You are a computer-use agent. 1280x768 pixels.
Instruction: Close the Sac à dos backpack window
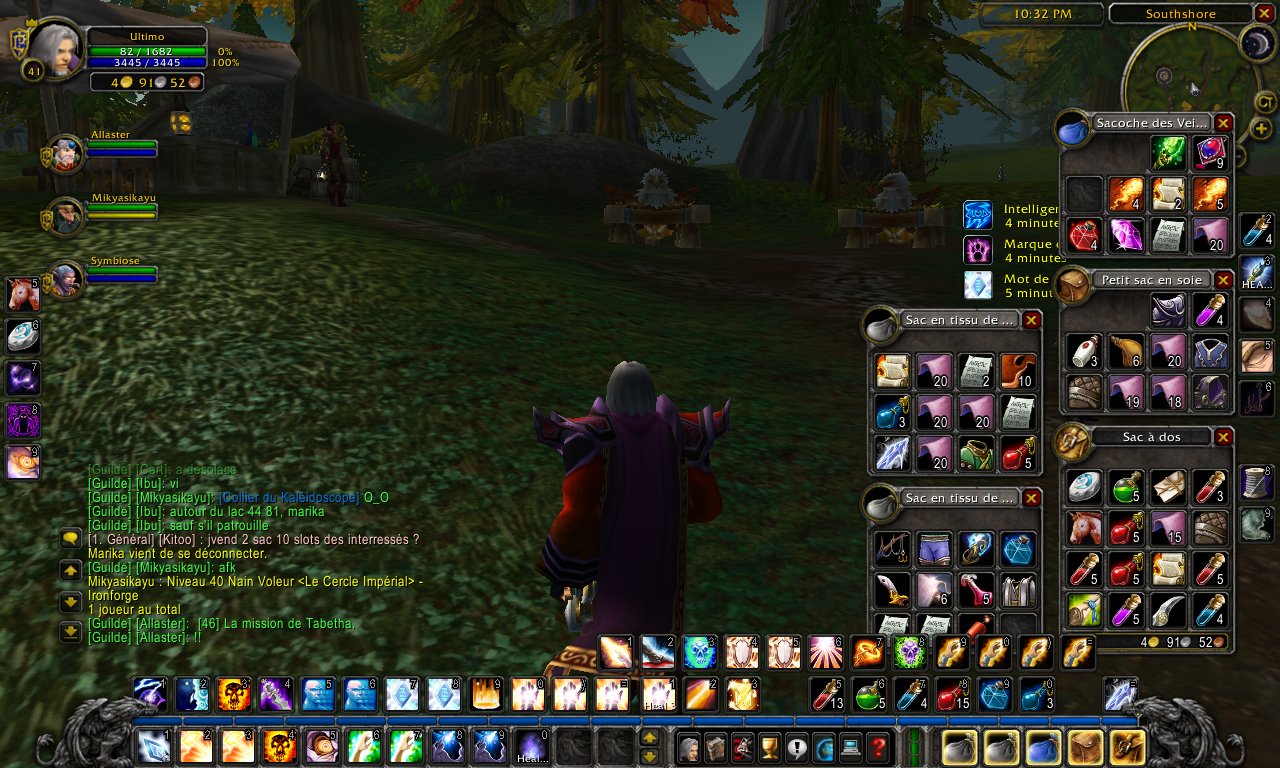(x=1224, y=437)
